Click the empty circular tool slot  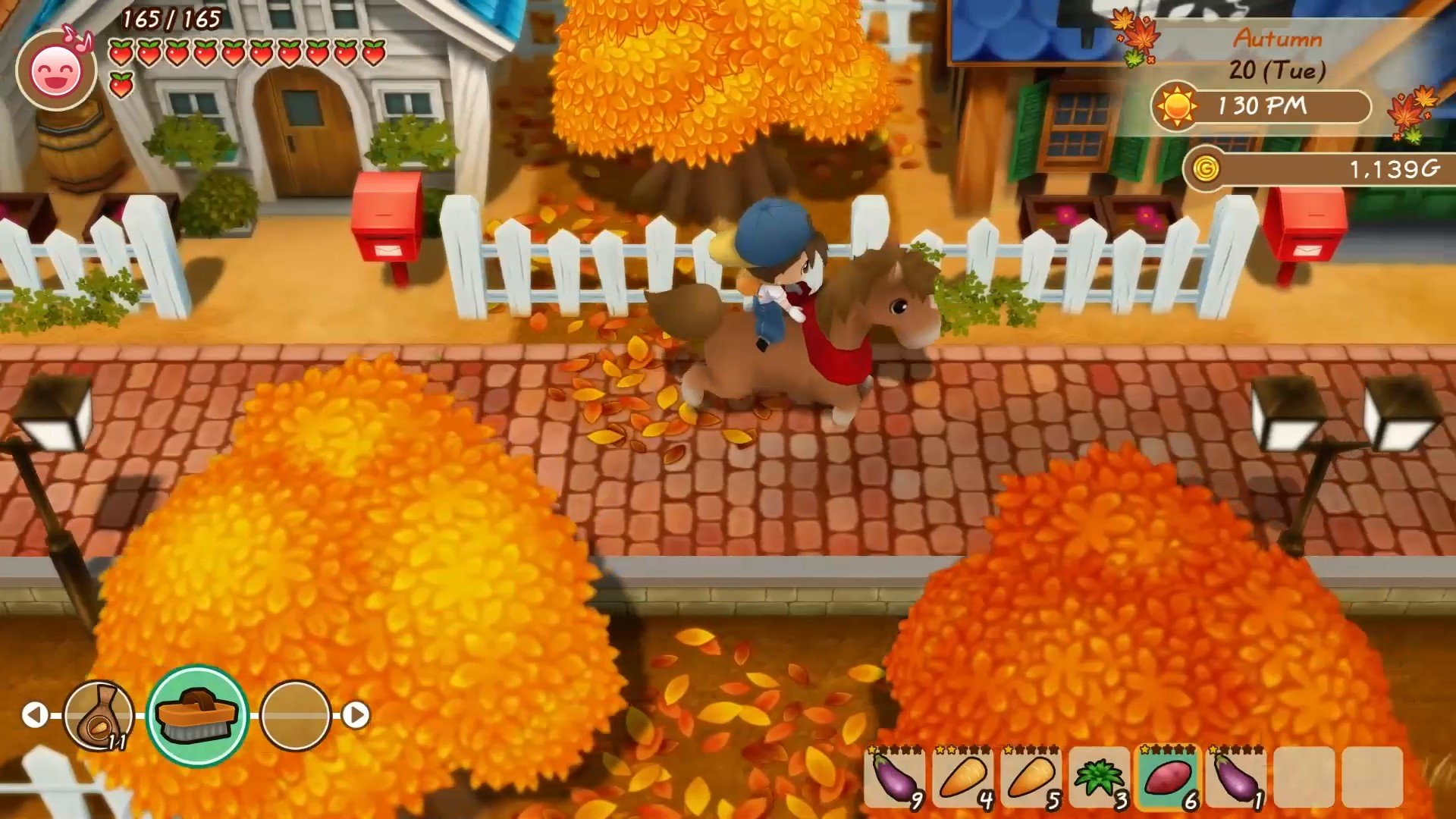[x=295, y=713]
